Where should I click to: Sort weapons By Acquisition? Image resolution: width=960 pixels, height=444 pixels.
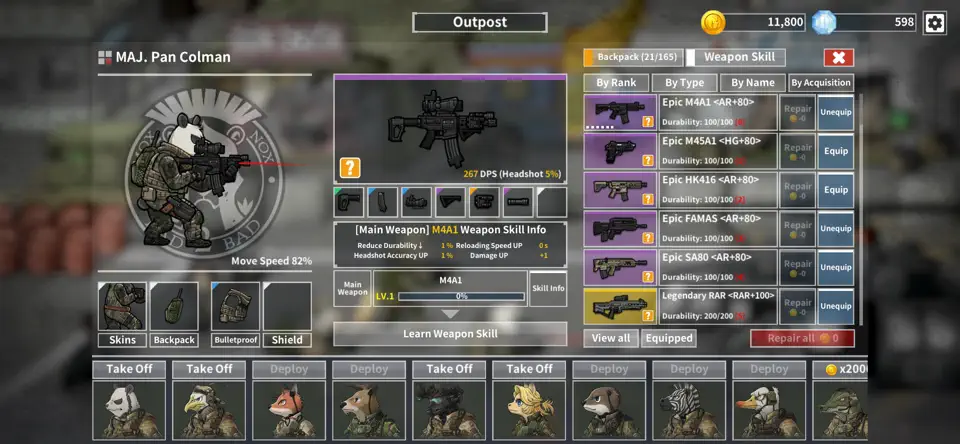tap(821, 83)
